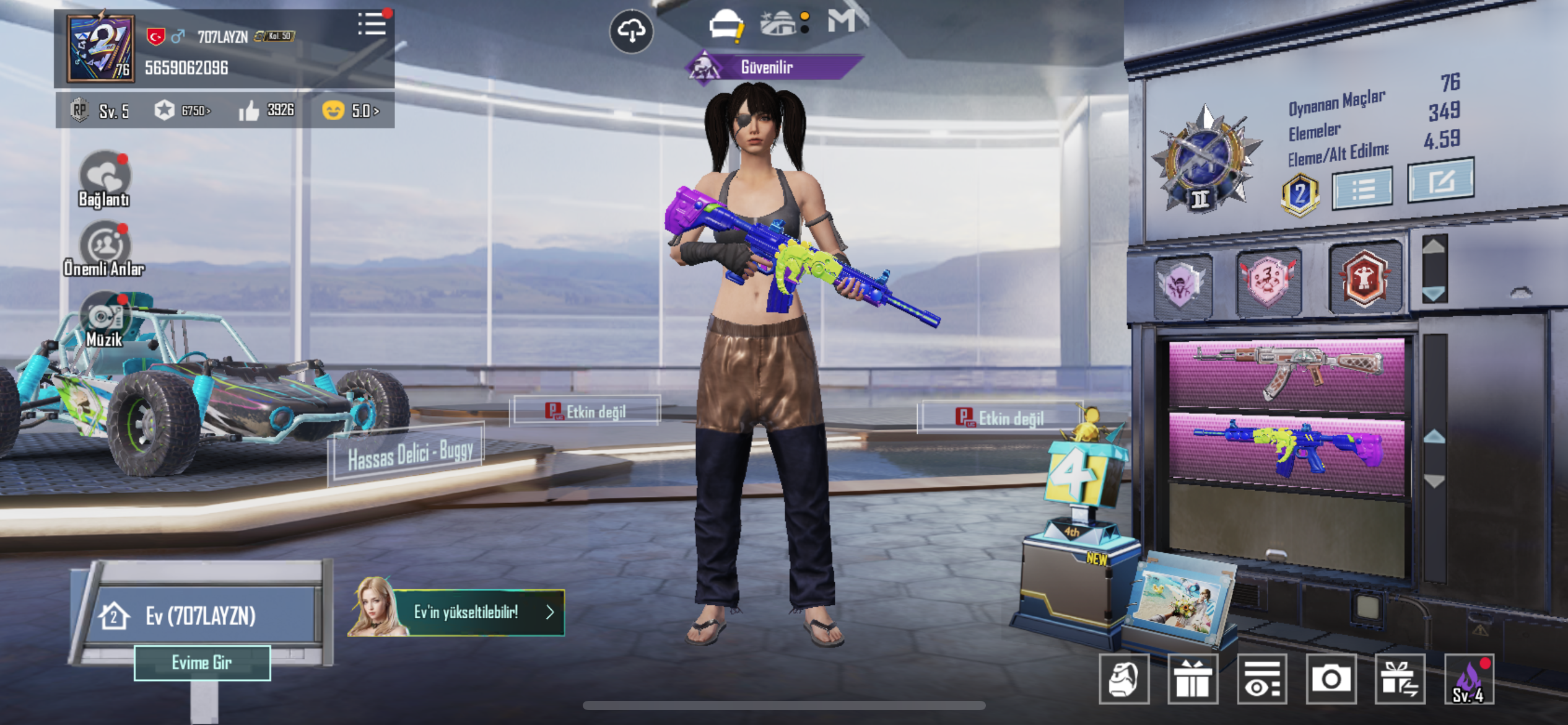Viewport: 1568px width, 725px height.
Task: Open the RP Sv. 5 pass
Action: [x=100, y=111]
